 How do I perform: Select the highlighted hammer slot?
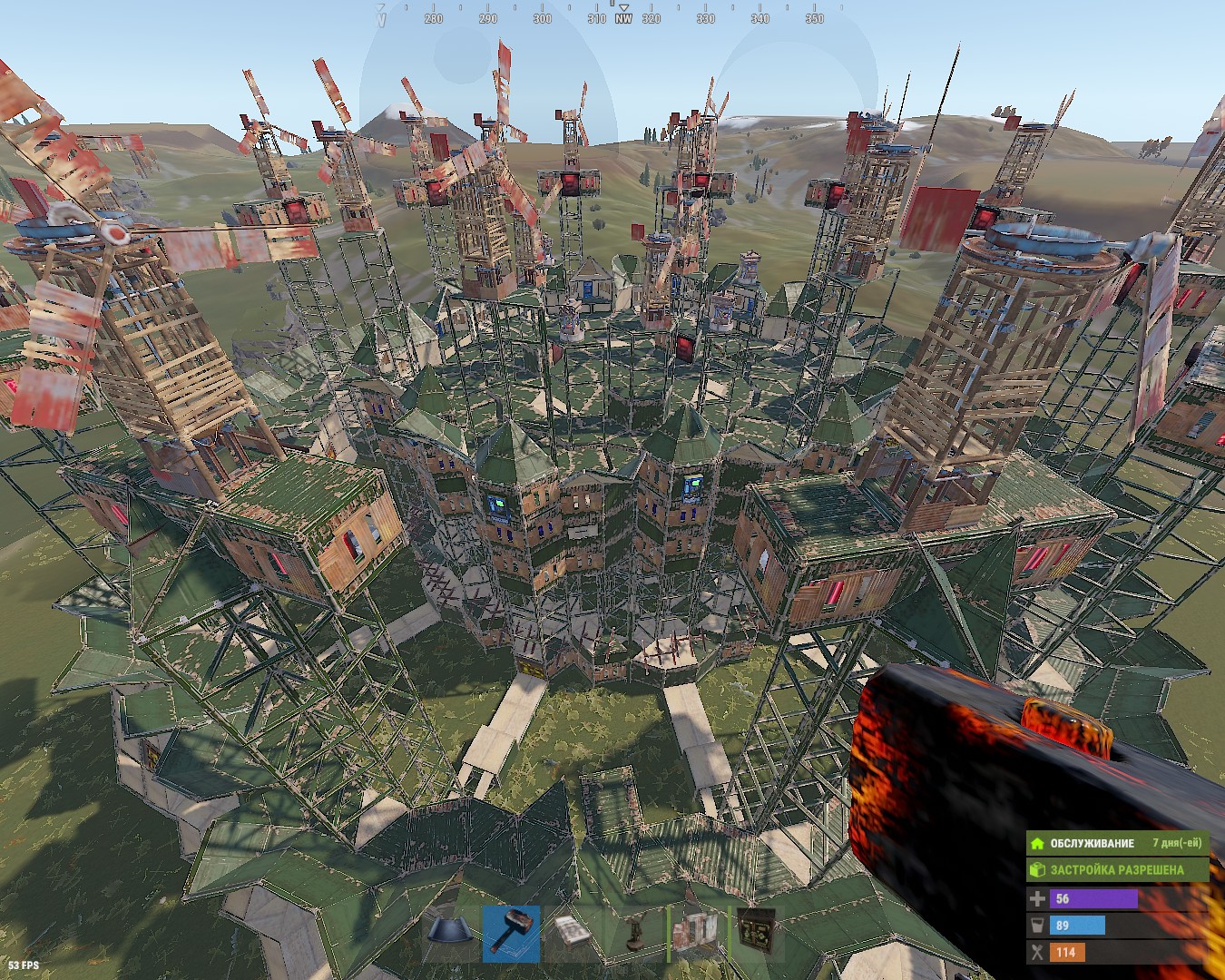tap(512, 933)
